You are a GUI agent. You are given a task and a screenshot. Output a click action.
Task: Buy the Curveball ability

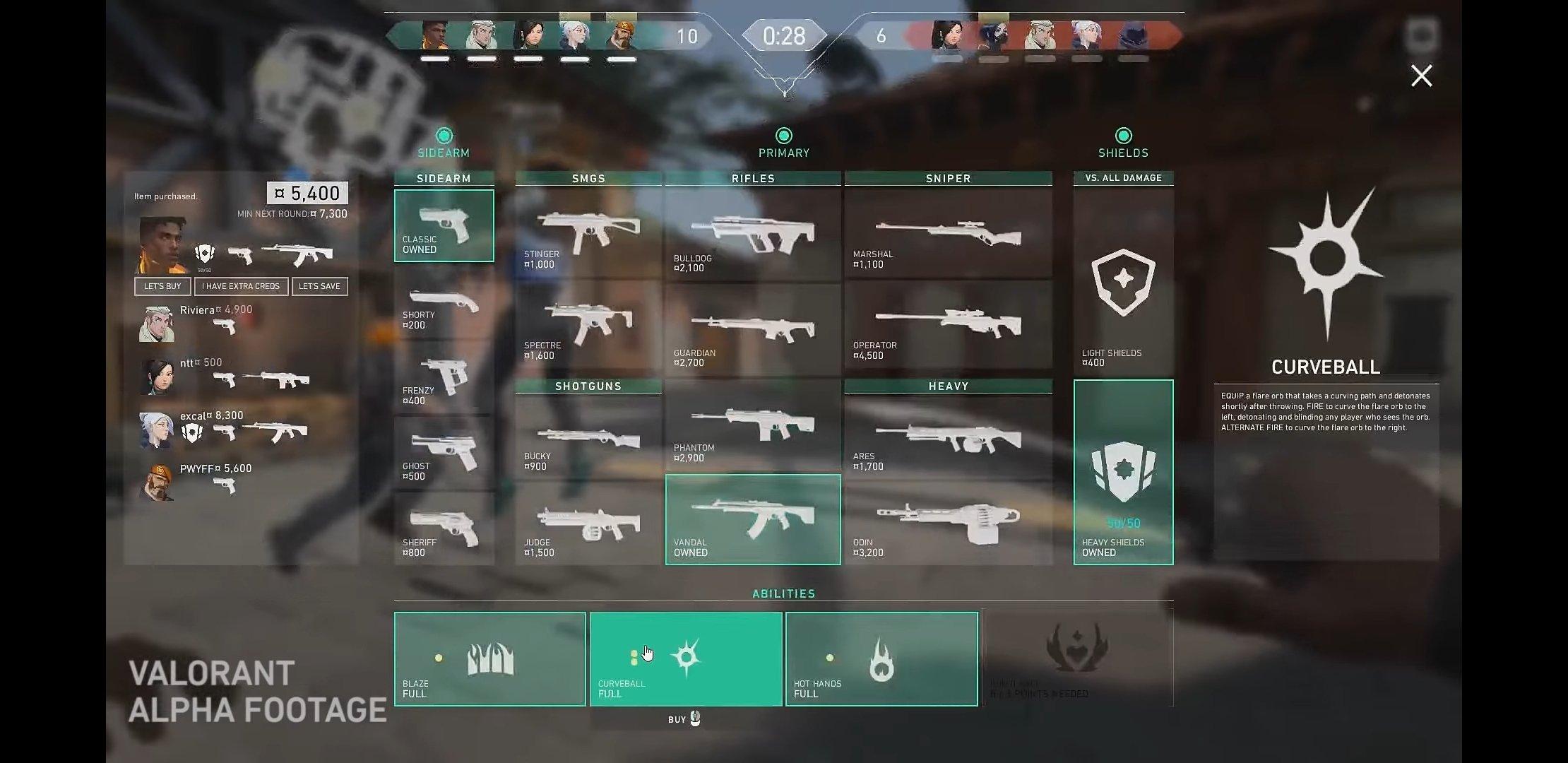(685, 658)
